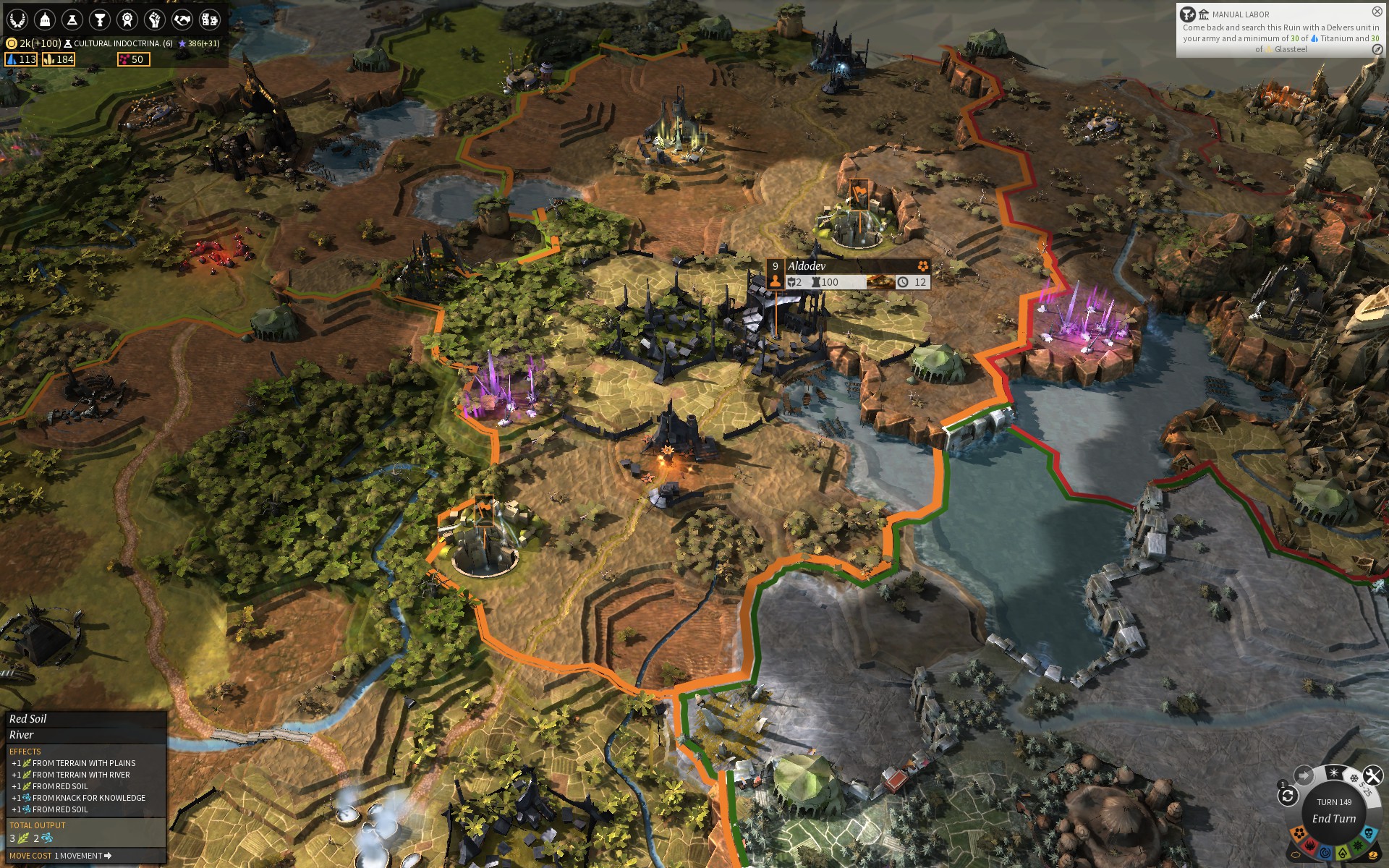
Task: Open the academy ribbon medal icon
Action: 127,20
